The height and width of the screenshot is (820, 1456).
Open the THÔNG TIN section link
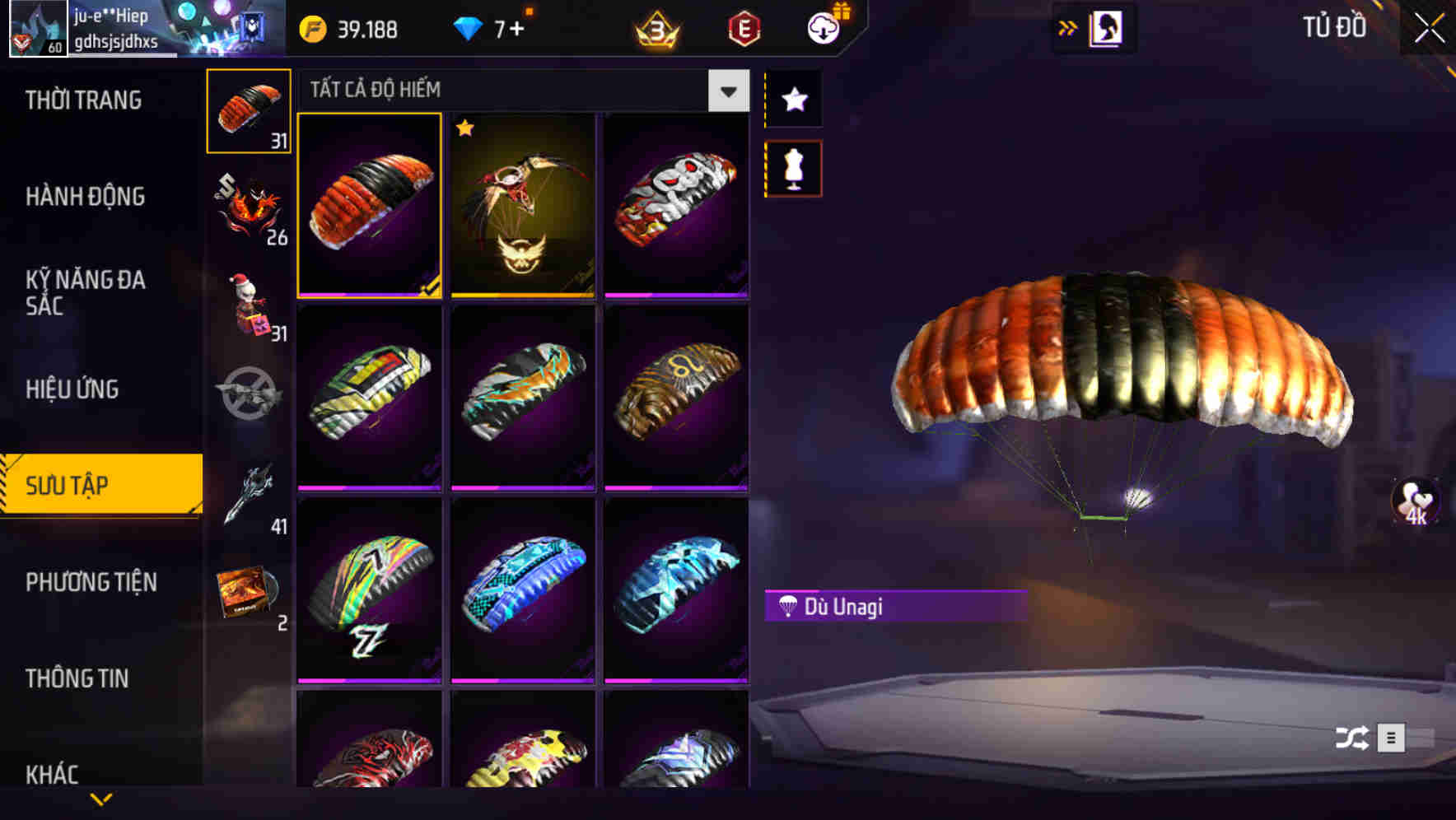click(x=78, y=679)
